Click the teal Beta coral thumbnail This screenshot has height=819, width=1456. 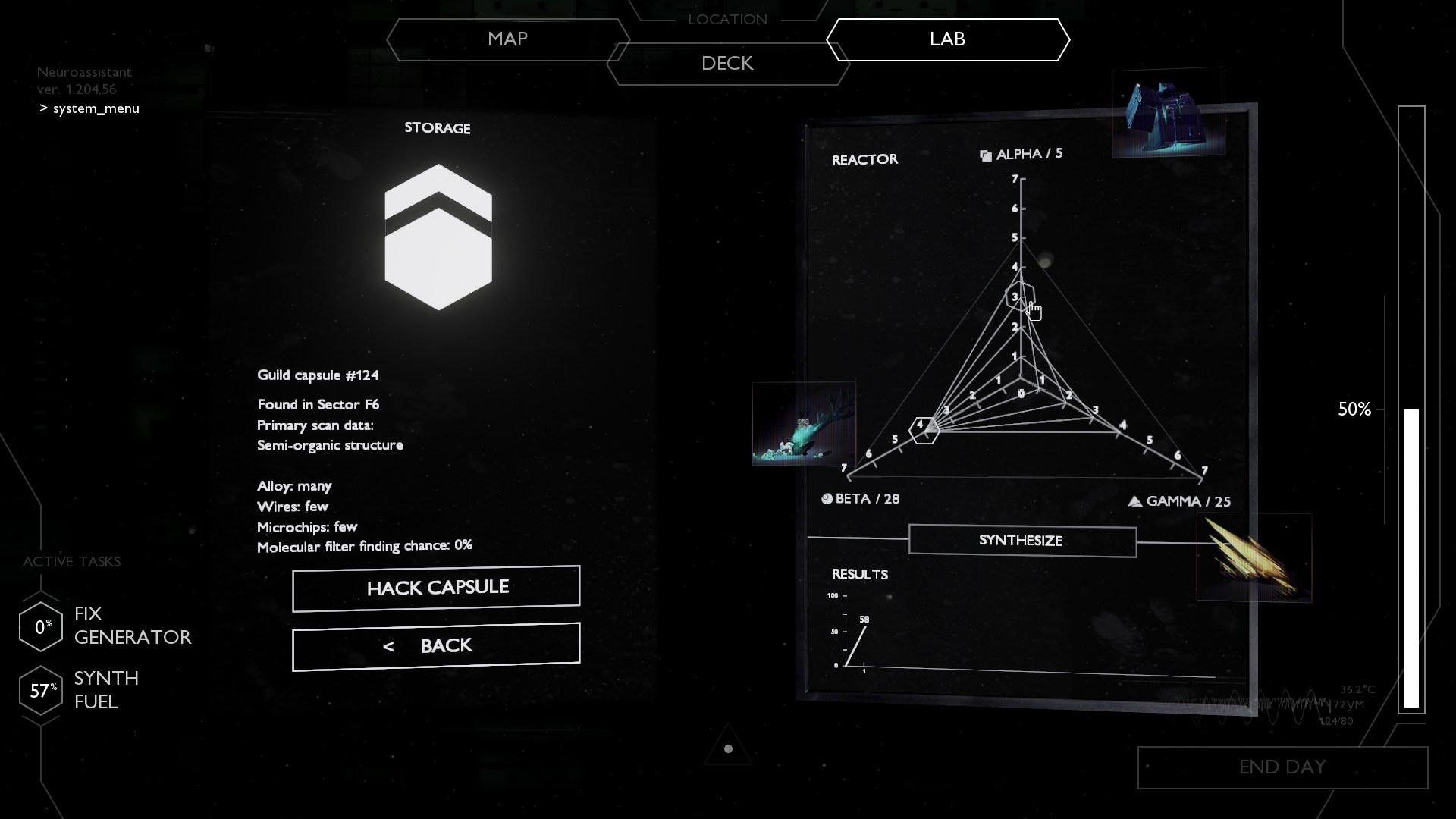point(804,424)
